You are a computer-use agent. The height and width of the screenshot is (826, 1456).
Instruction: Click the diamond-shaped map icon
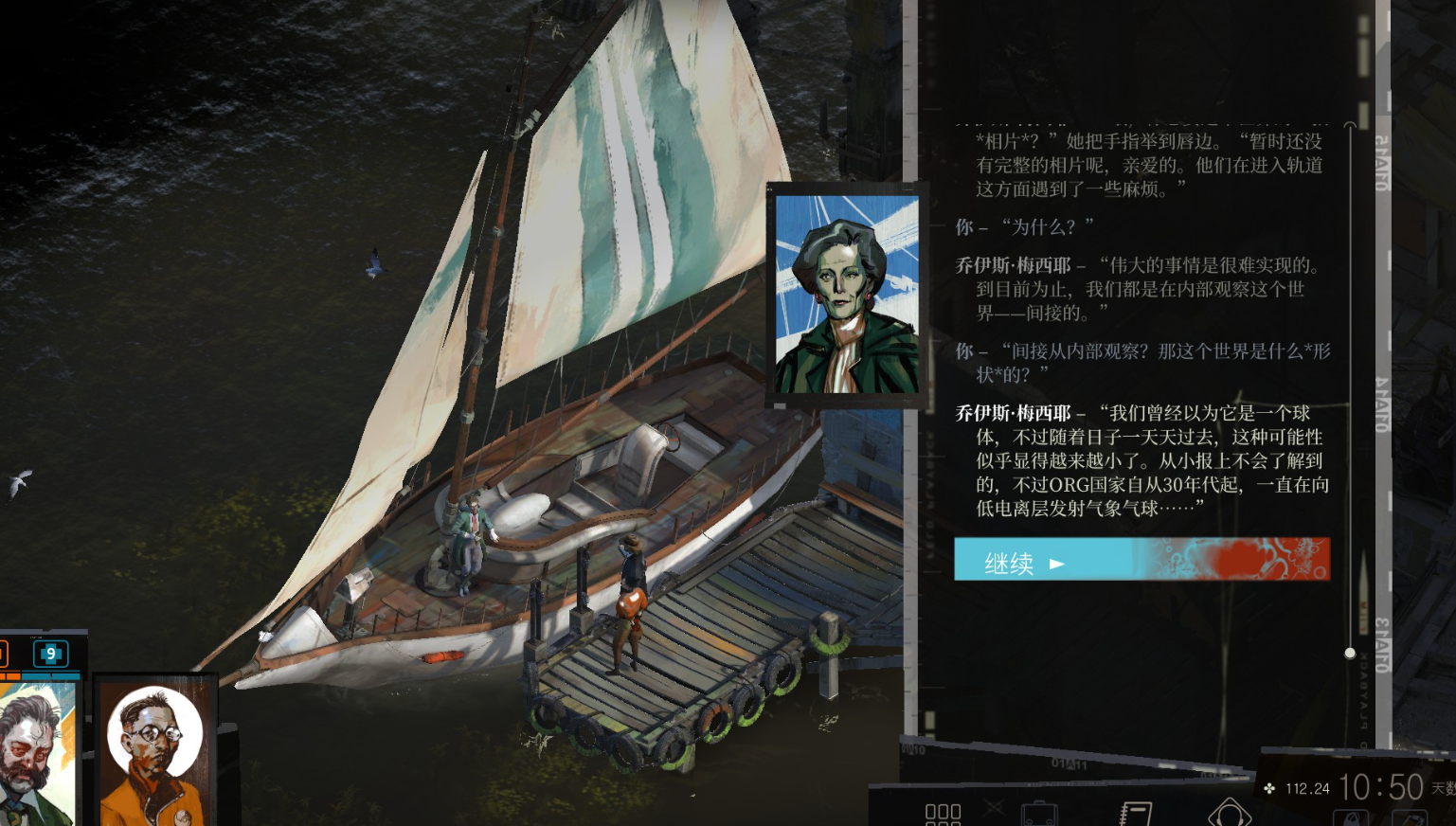(x=1231, y=815)
